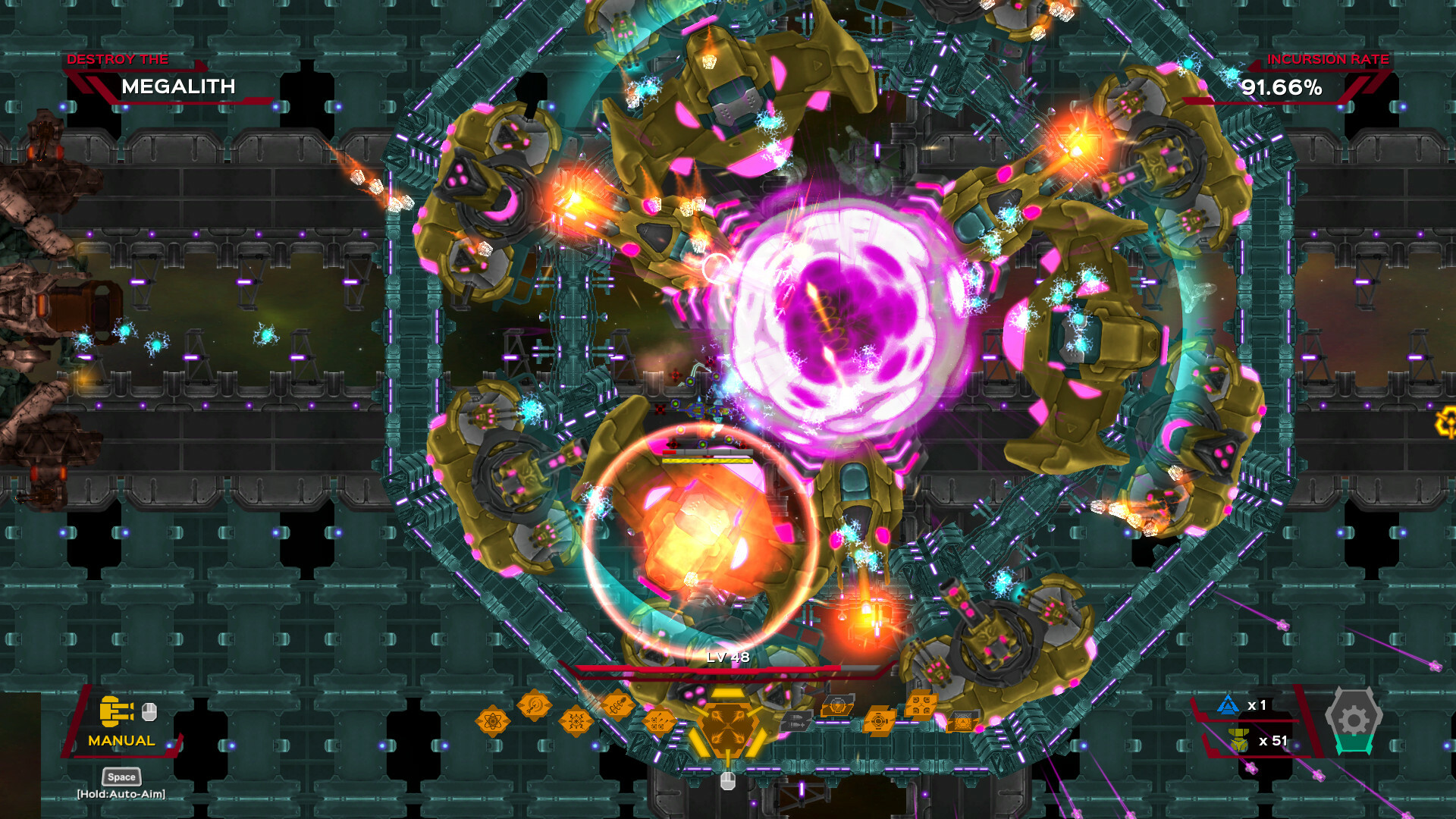The height and width of the screenshot is (819, 1456).
Task: Click the spiral projectile upgrade icon
Action: coord(532,704)
